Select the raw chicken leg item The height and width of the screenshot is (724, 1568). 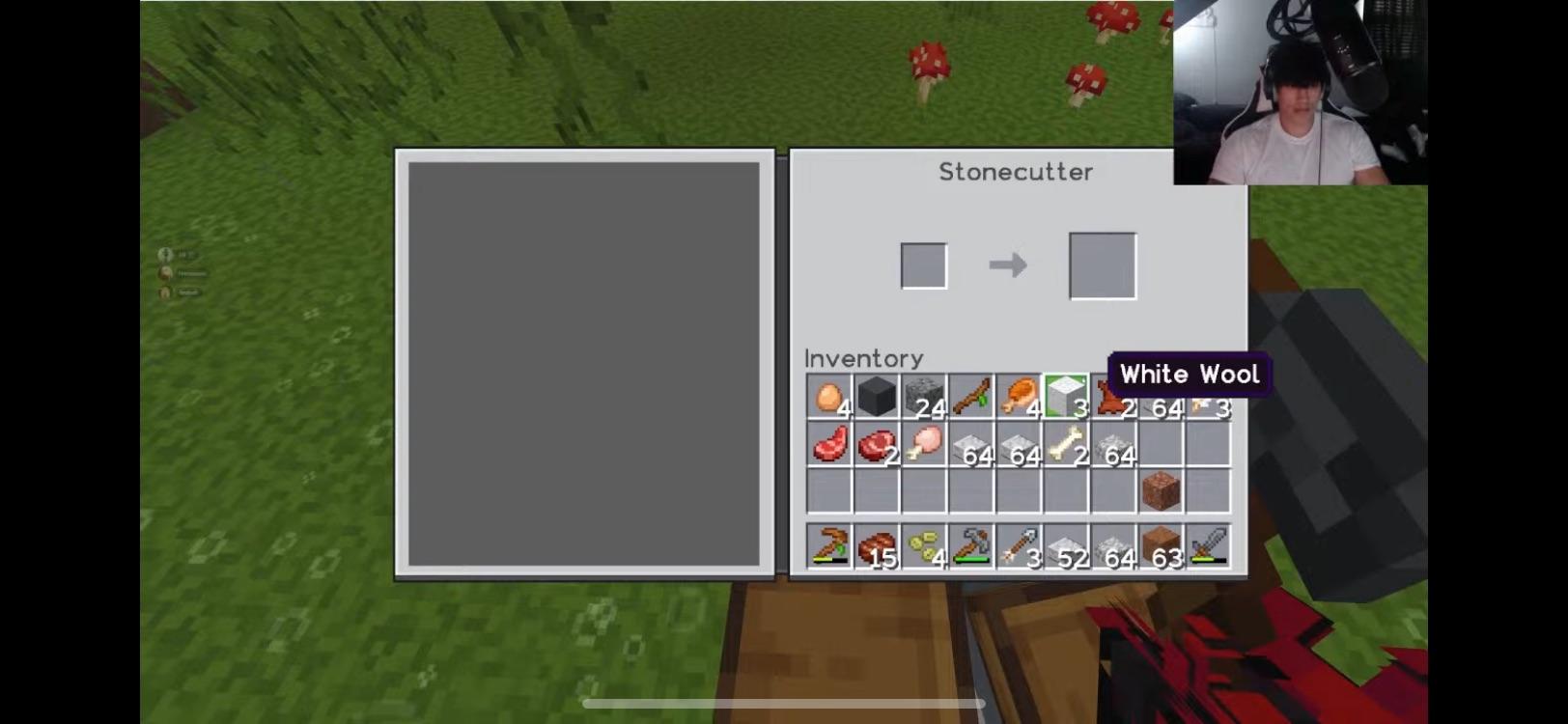click(923, 446)
